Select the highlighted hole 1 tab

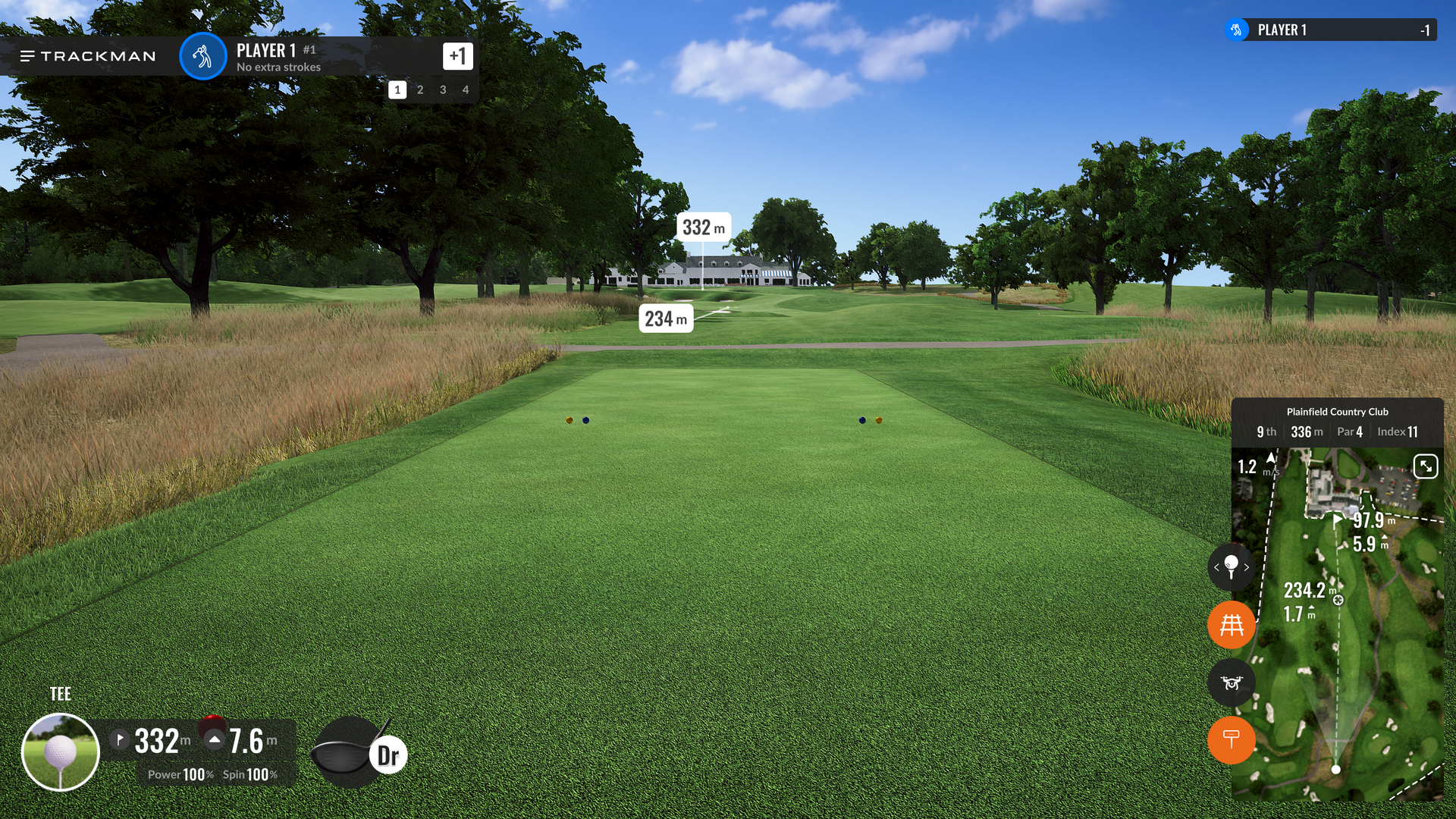tap(397, 89)
